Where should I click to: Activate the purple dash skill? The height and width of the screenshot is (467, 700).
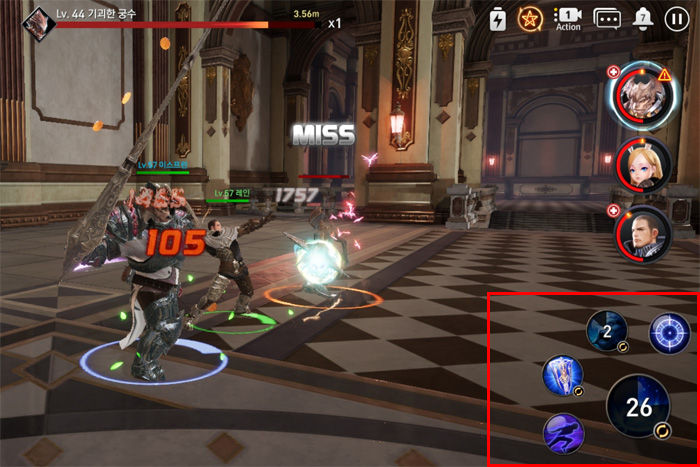[x=563, y=433]
